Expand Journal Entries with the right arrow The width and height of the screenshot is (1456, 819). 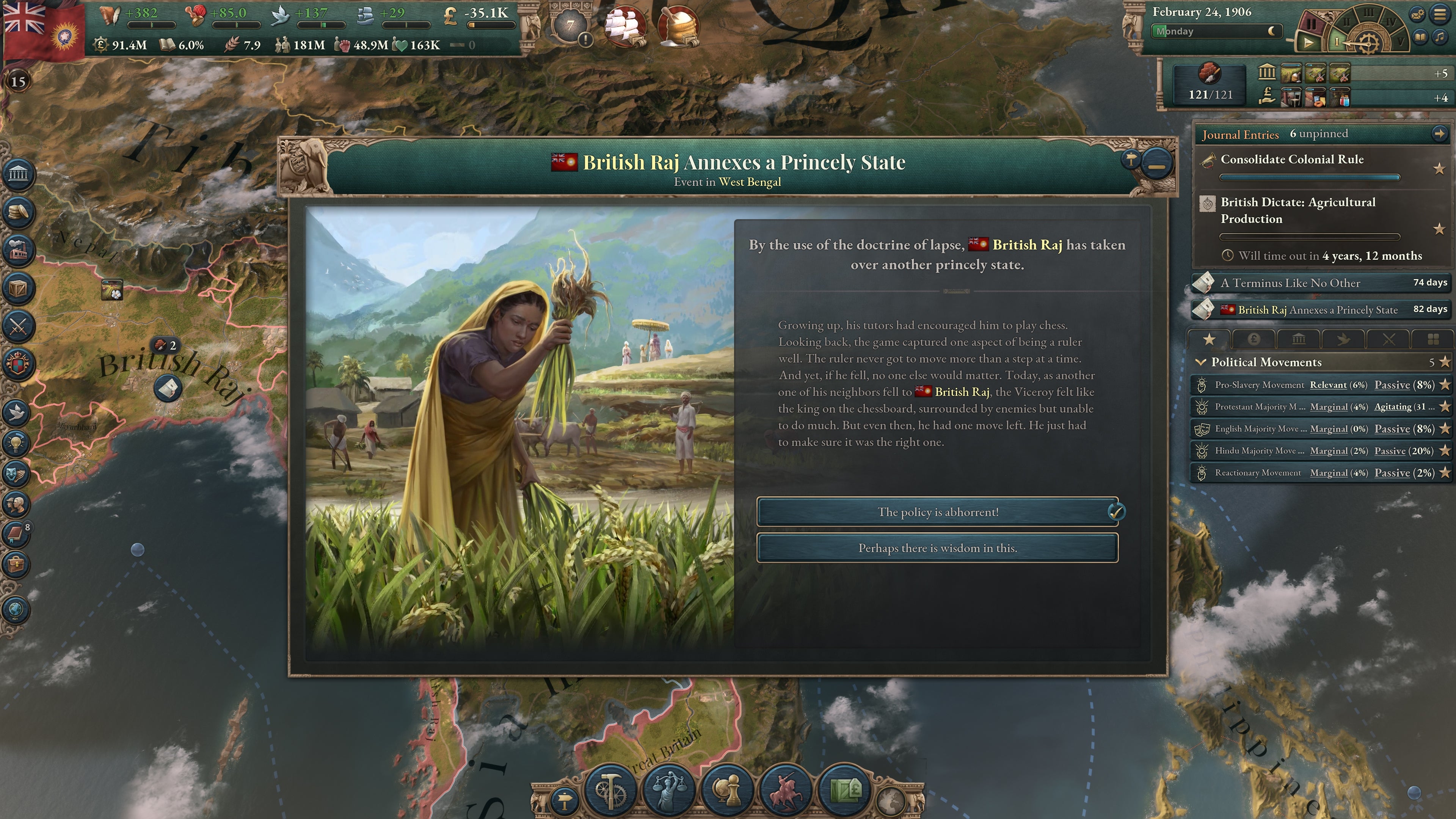point(1441,135)
